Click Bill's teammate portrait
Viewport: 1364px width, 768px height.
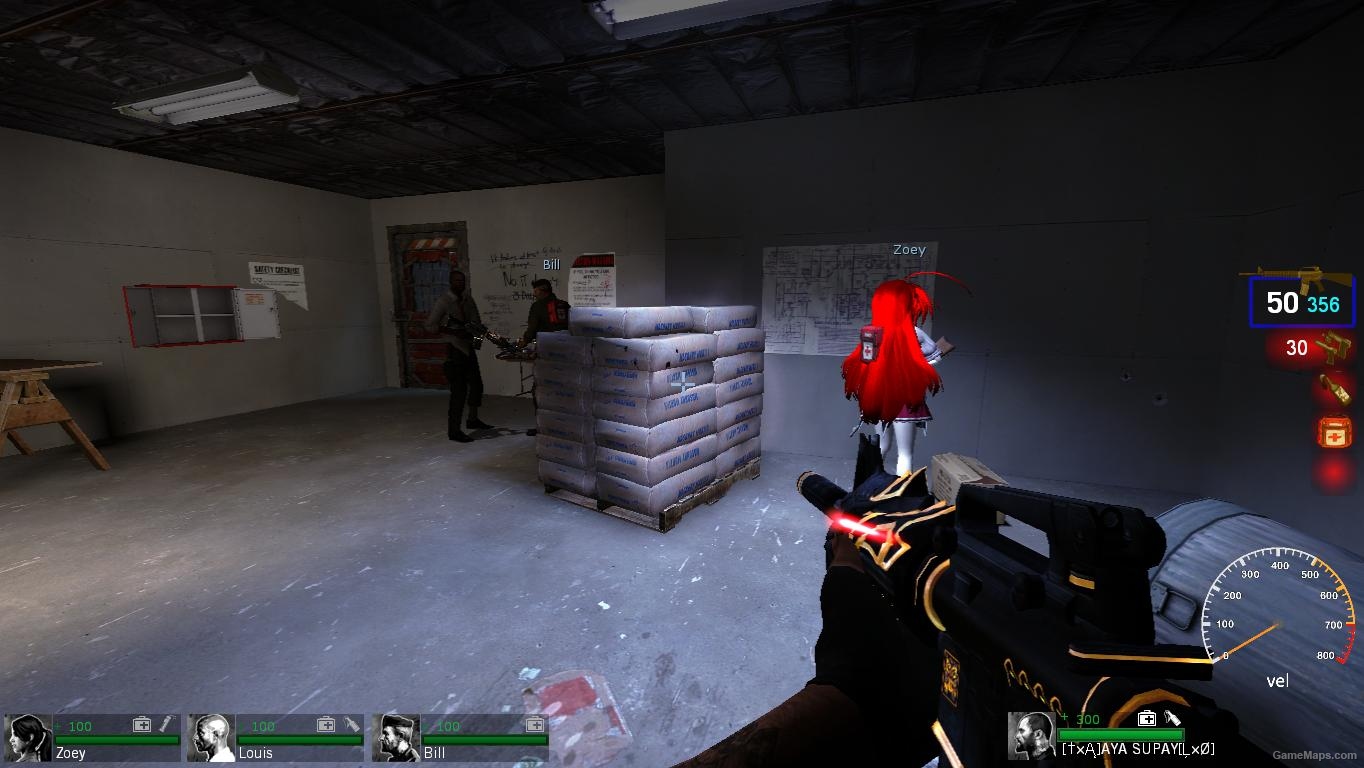click(x=396, y=737)
